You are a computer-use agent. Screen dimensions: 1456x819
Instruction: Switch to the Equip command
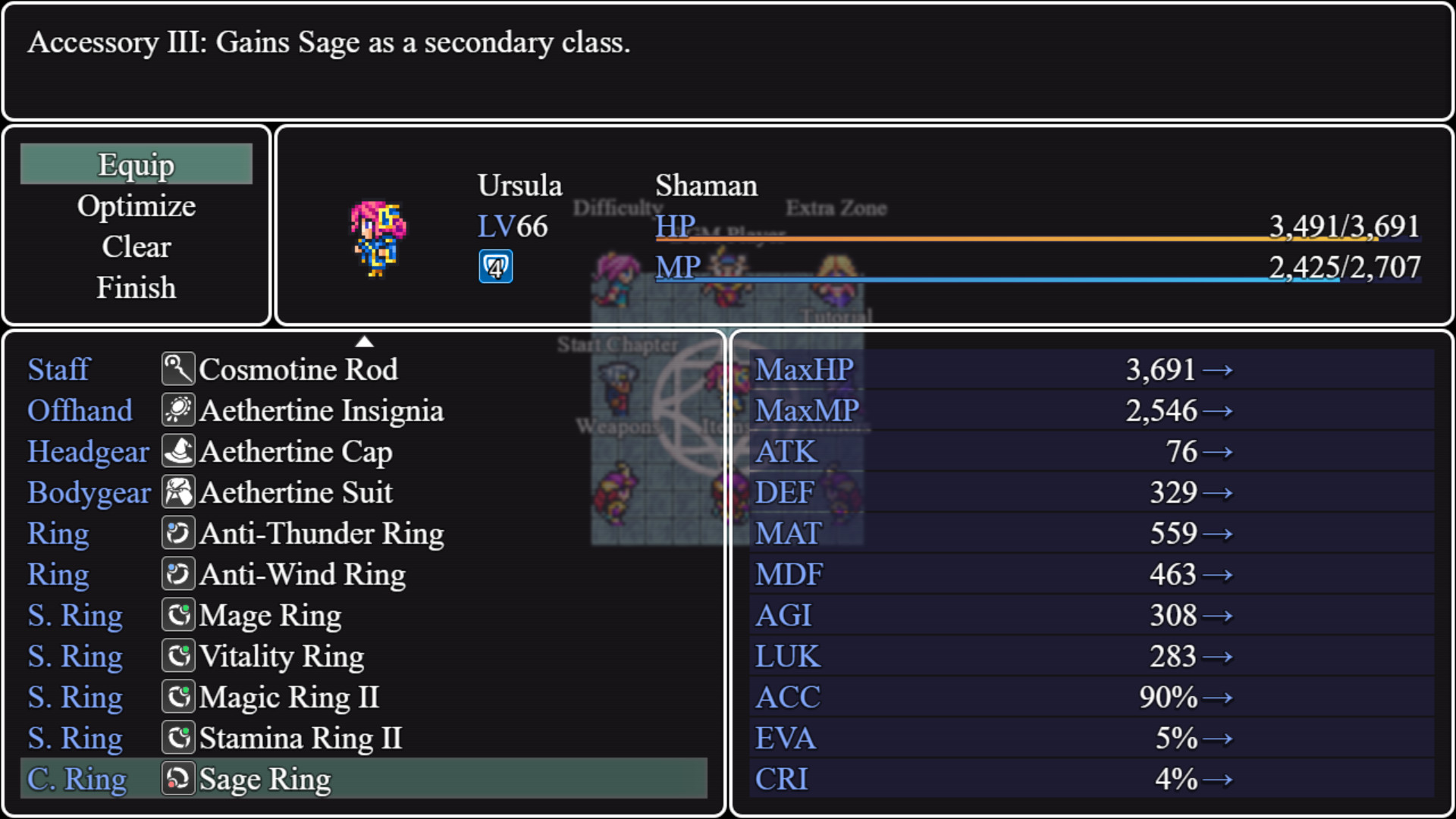click(136, 164)
